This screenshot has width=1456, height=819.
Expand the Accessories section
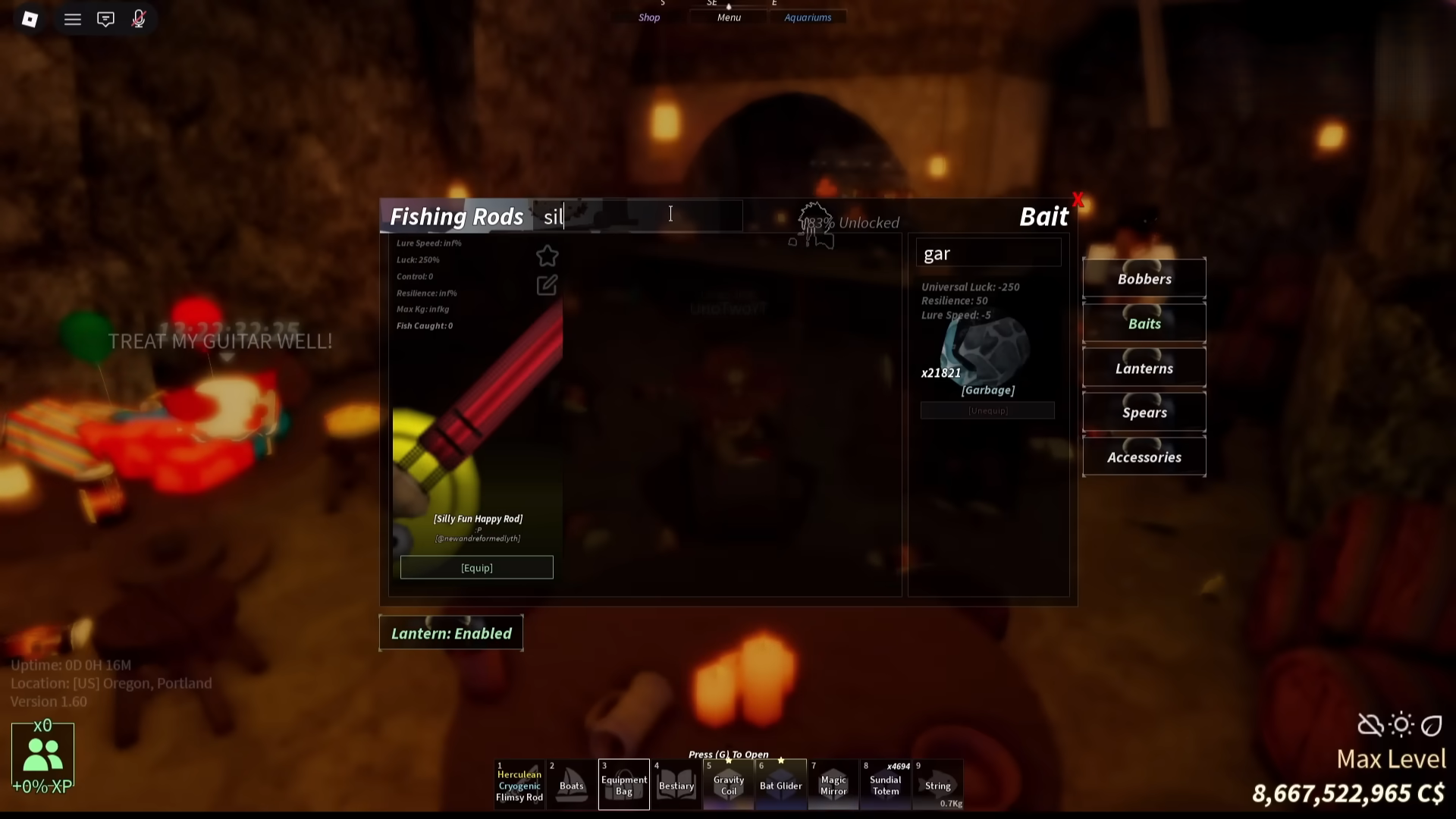coord(1144,457)
